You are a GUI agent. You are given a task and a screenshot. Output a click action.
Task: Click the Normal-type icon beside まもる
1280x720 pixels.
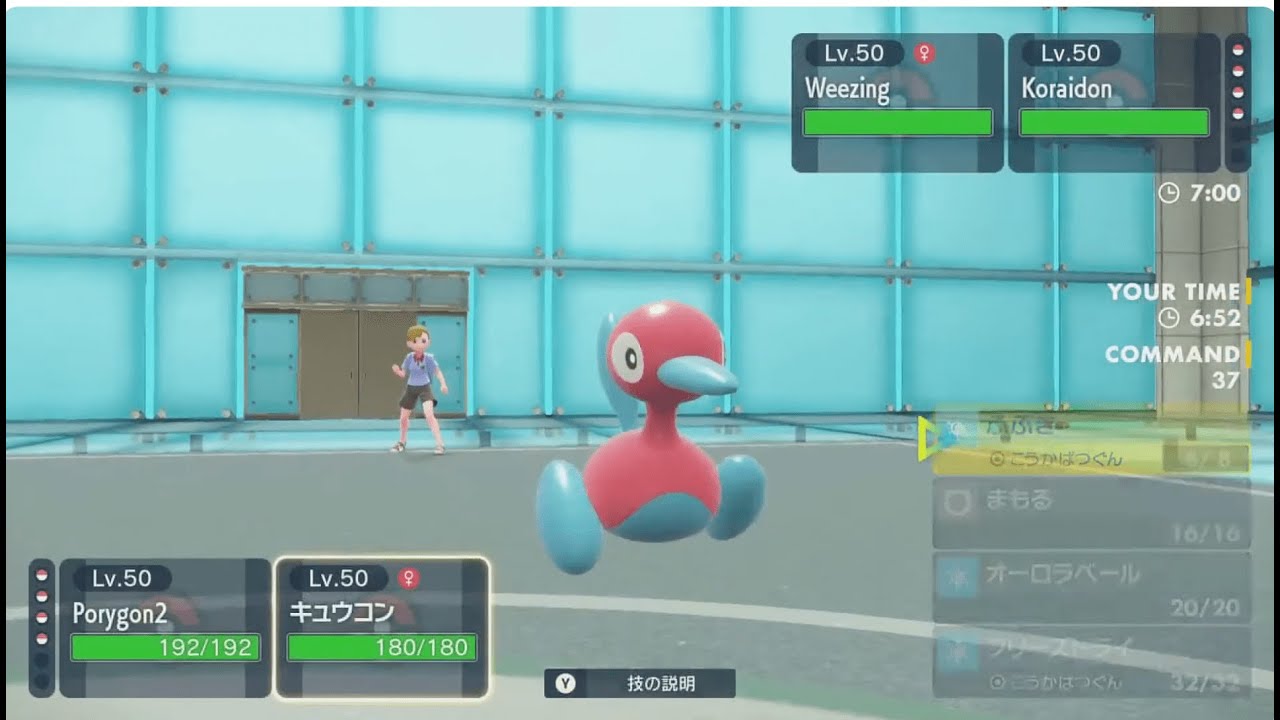pos(957,500)
